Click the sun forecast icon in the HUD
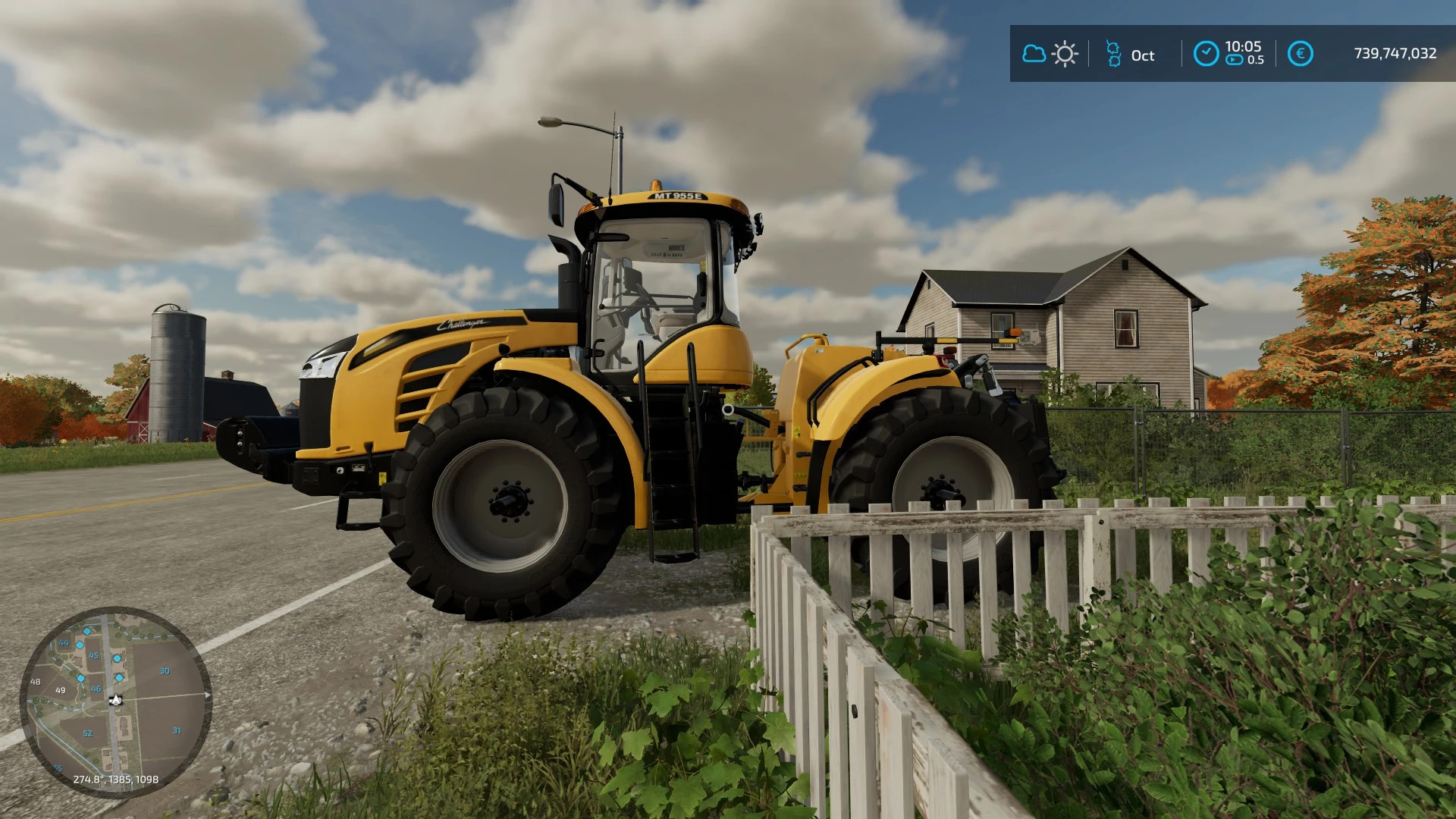 coord(1064,53)
